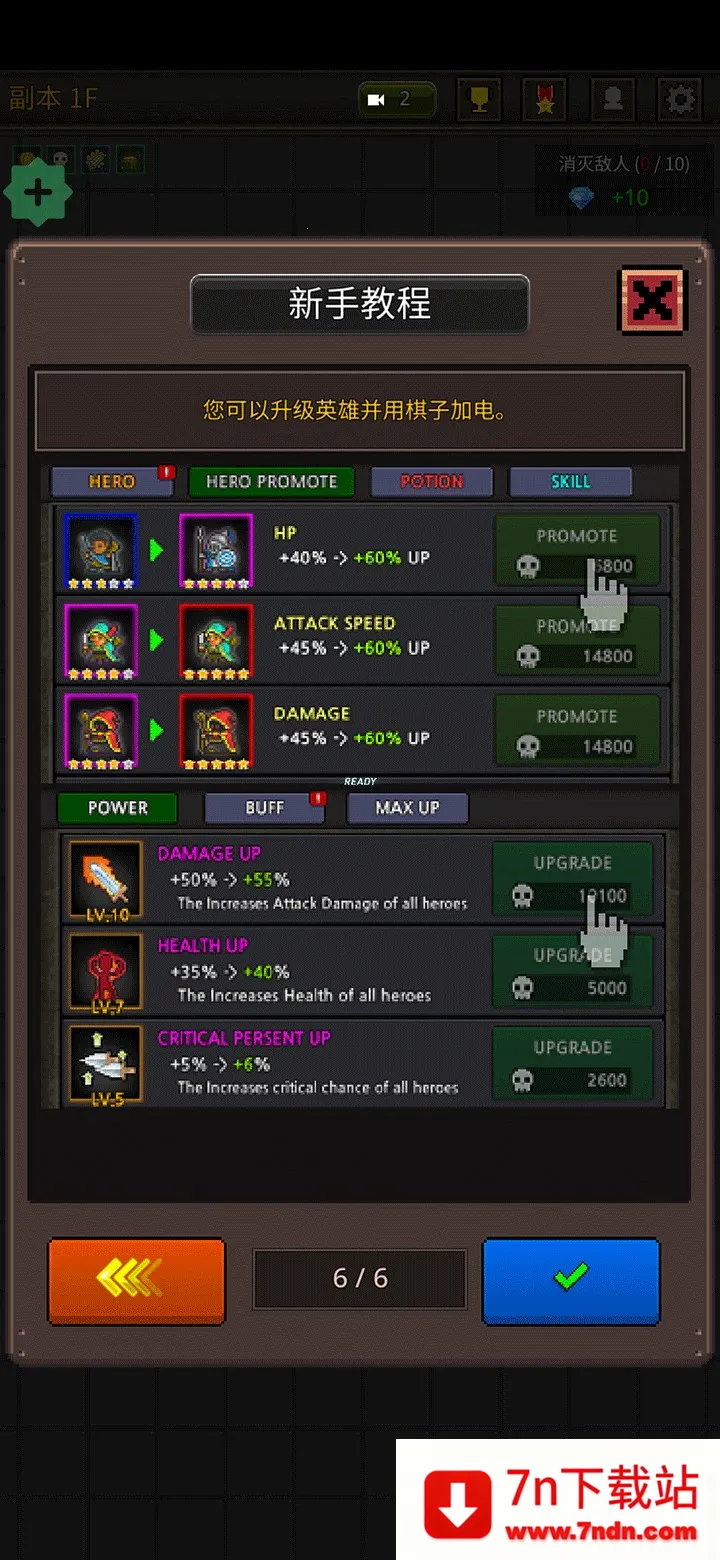Image resolution: width=720 pixels, height=1560 pixels.
Task: Go back with the orange arrows button
Action: click(x=136, y=1280)
